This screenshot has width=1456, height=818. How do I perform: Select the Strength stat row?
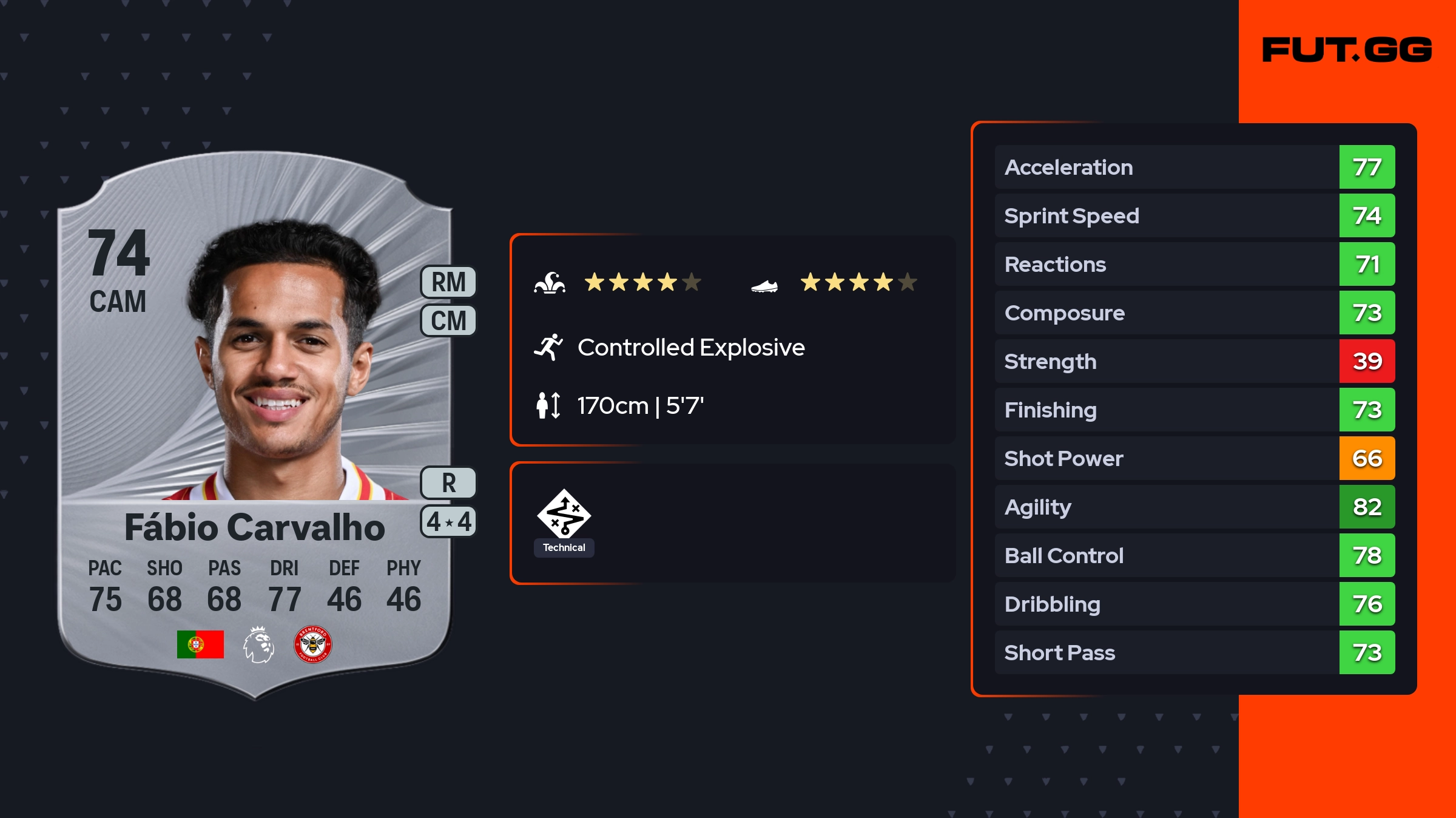1194,361
